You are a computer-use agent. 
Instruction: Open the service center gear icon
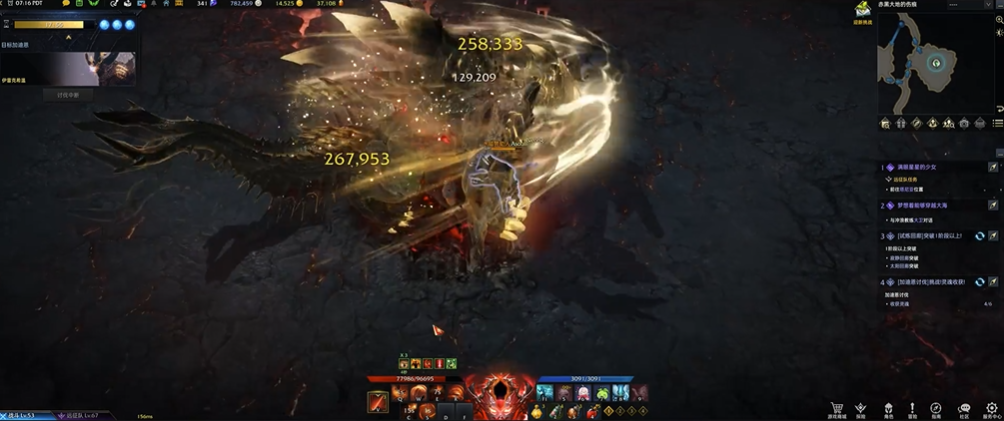(x=991, y=408)
